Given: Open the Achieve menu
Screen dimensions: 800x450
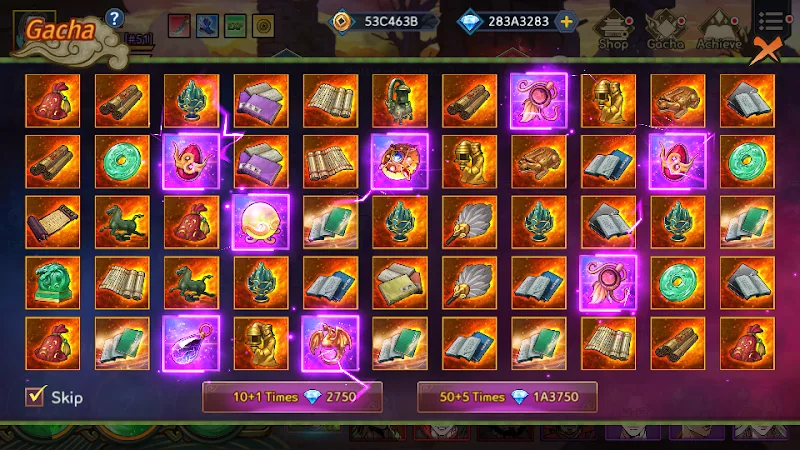Looking at the screenshot, I should coord(719,32).
